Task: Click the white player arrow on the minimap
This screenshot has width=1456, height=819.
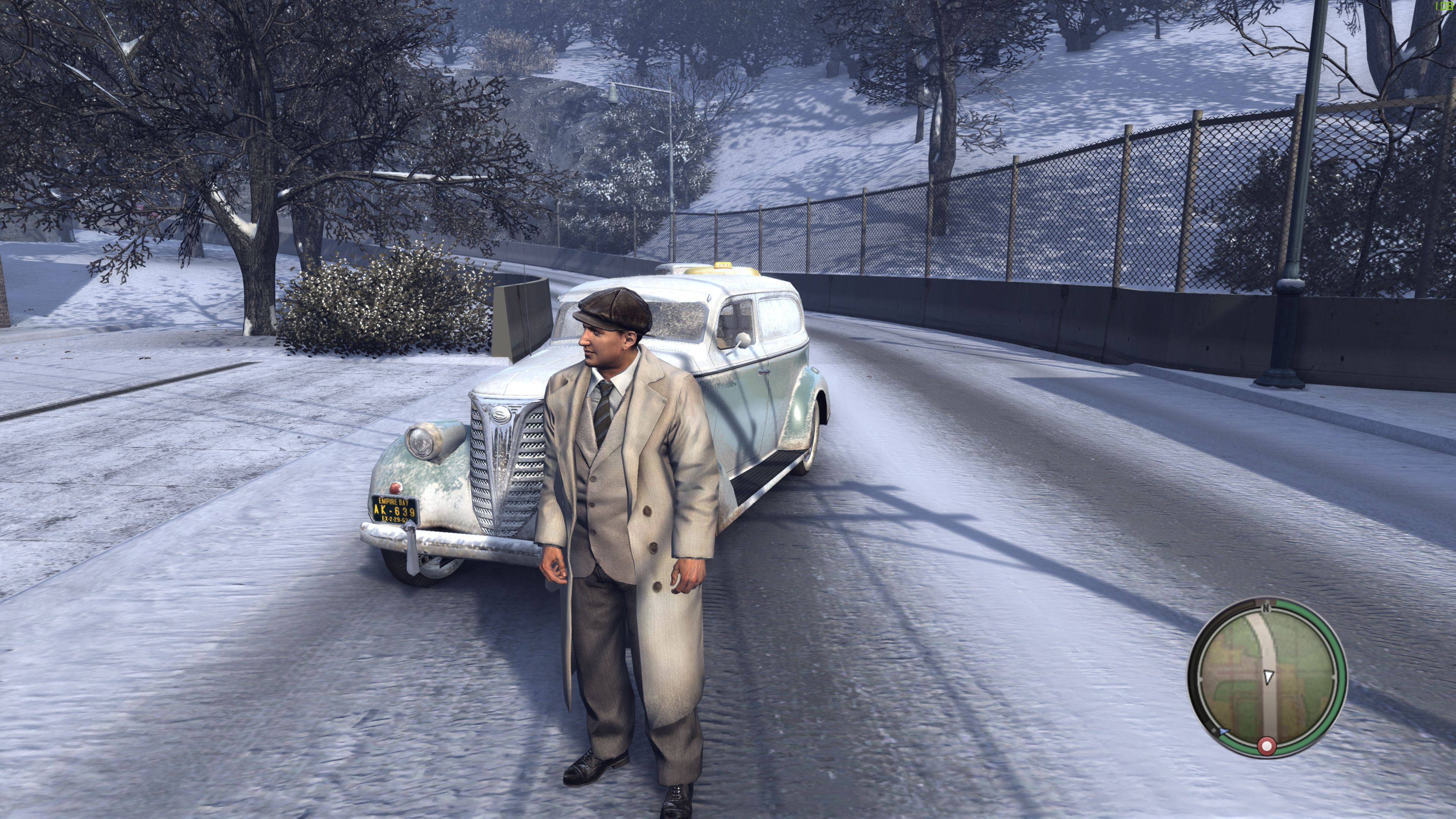Action: pos(1268,676)
